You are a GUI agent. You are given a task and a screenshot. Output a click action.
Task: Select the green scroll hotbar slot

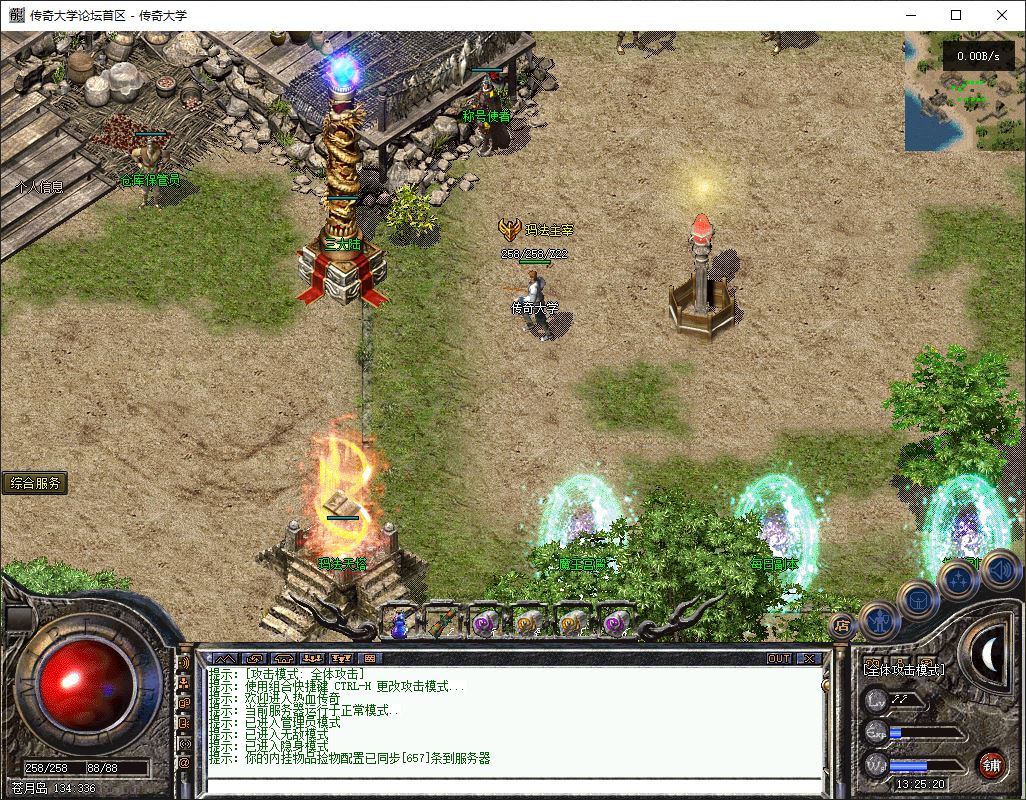442,623
